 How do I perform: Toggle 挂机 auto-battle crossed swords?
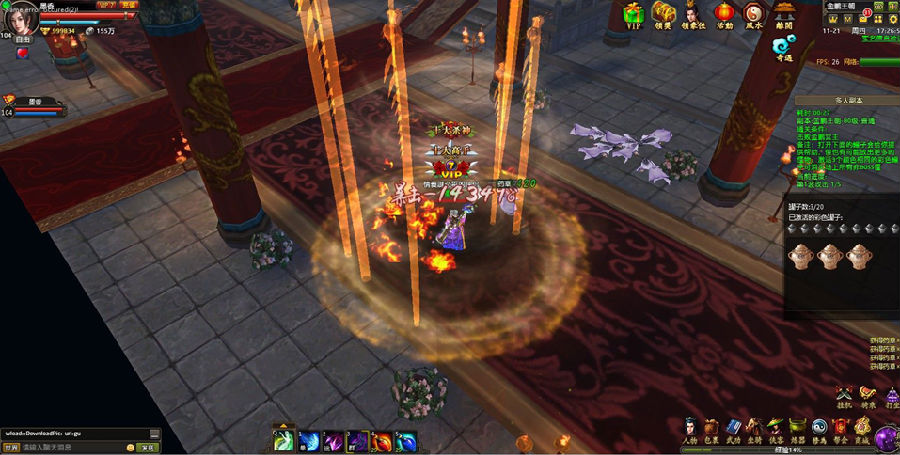pyautogui.click(x=843, y=396)
